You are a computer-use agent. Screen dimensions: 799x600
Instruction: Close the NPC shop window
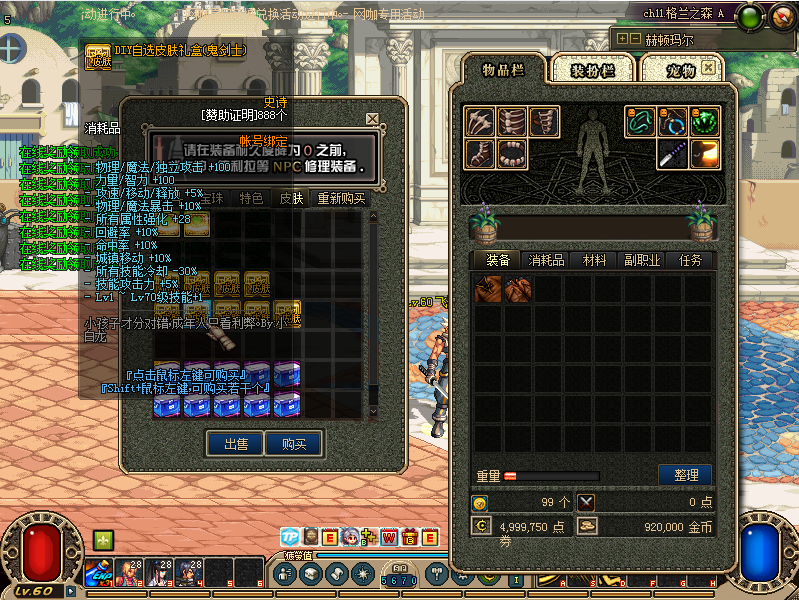click(x=372, y=118)
